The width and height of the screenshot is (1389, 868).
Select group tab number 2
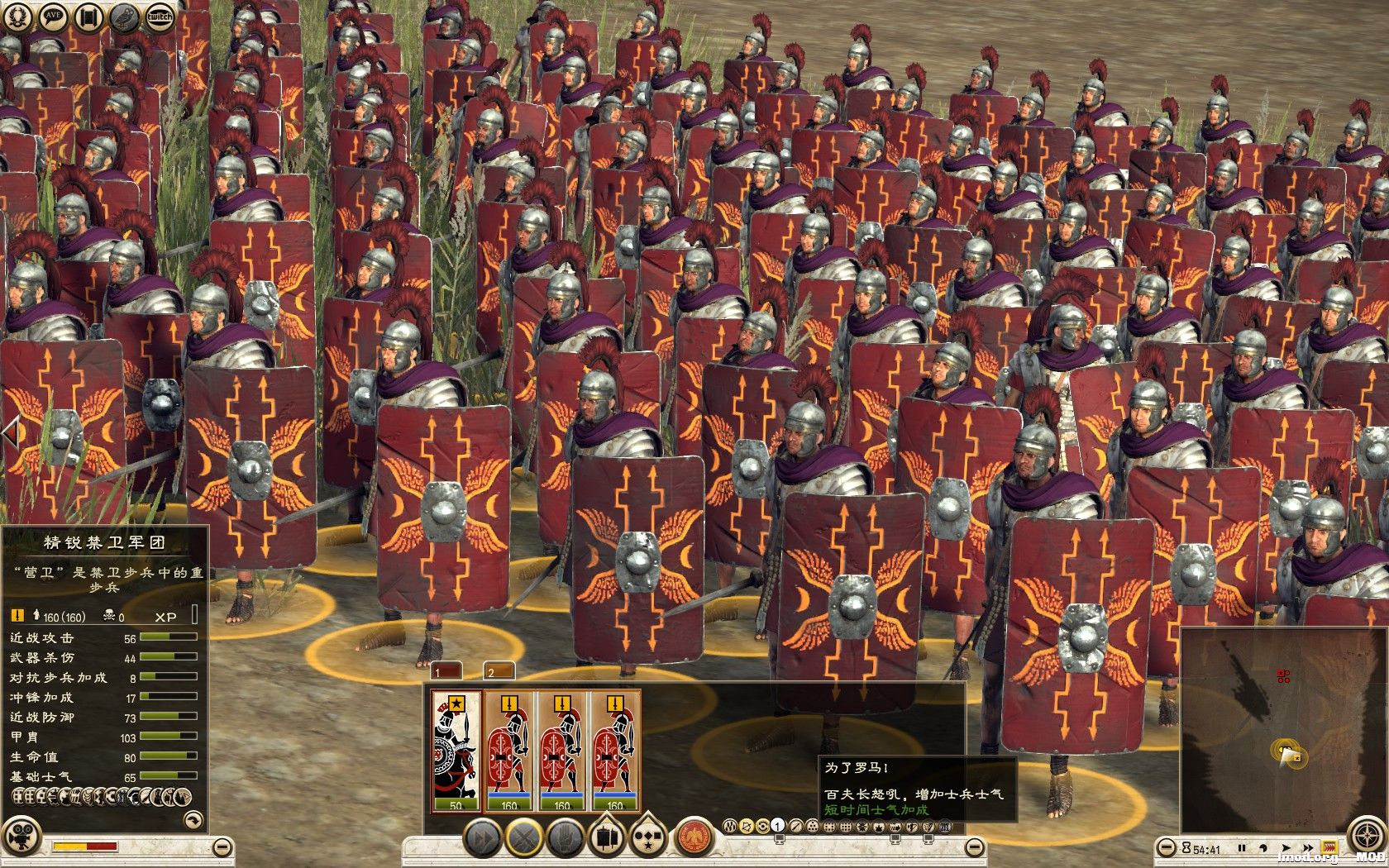(498, 672)
